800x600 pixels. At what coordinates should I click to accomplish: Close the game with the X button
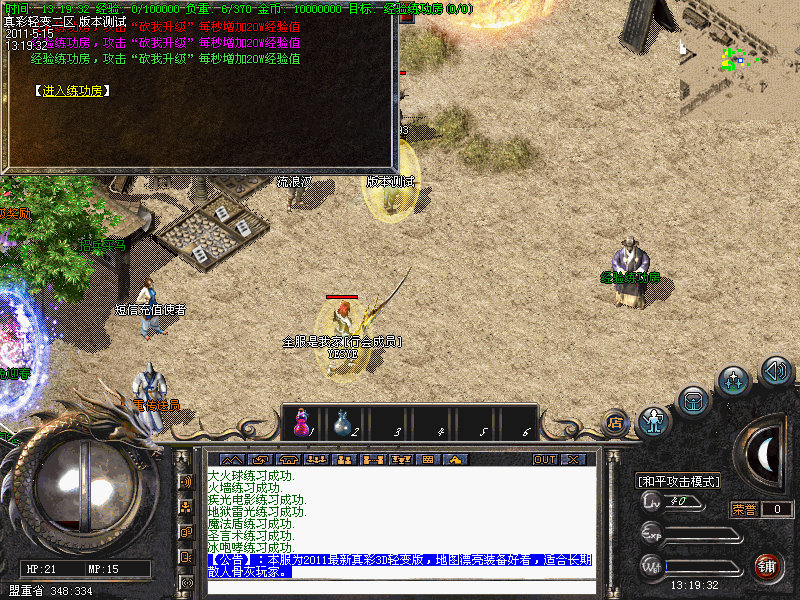(573, 460)
